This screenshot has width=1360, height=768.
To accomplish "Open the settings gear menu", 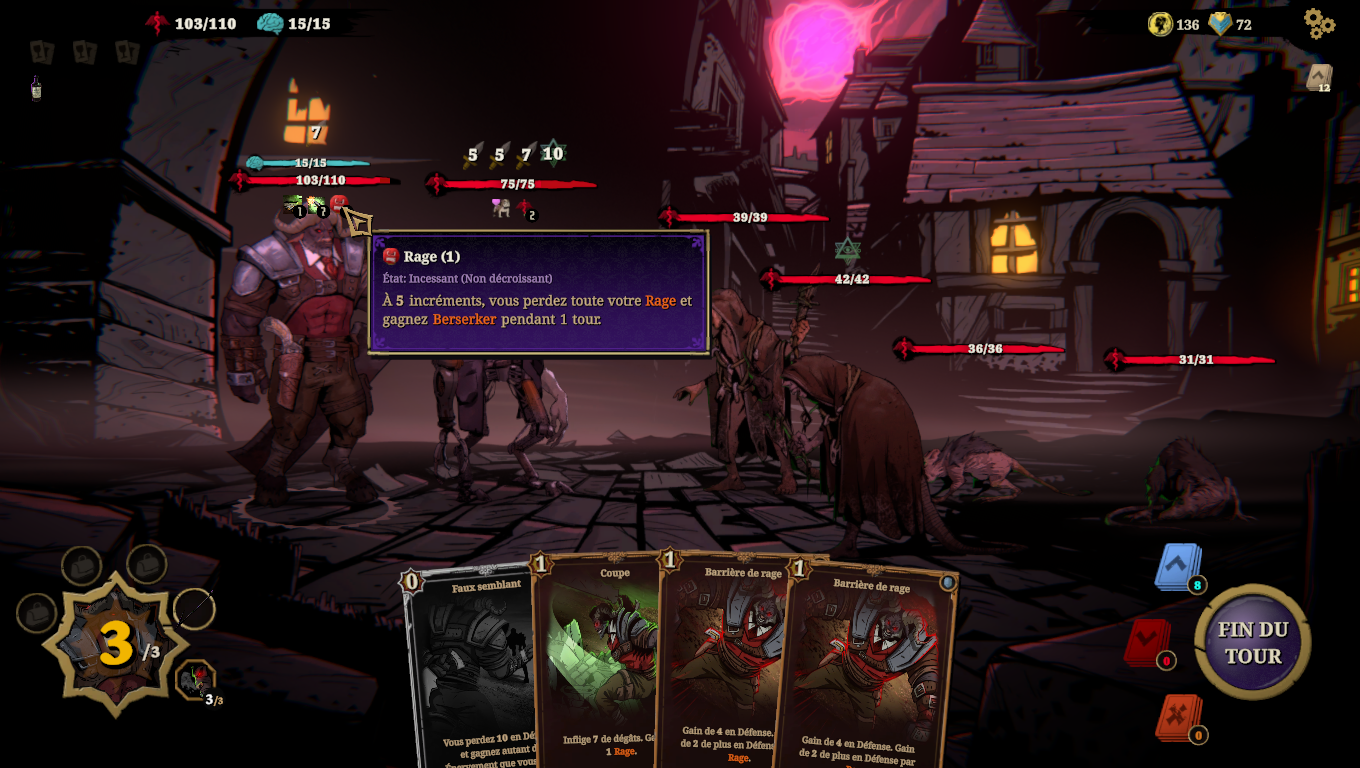I will [x=1319, y=23].
